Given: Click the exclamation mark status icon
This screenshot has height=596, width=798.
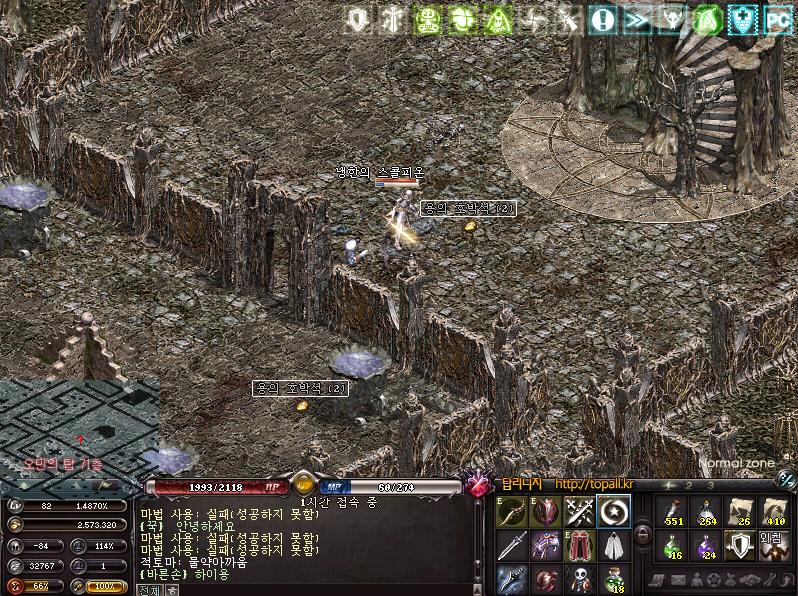Looking at the screenshot, I should (x=602, y=18).
